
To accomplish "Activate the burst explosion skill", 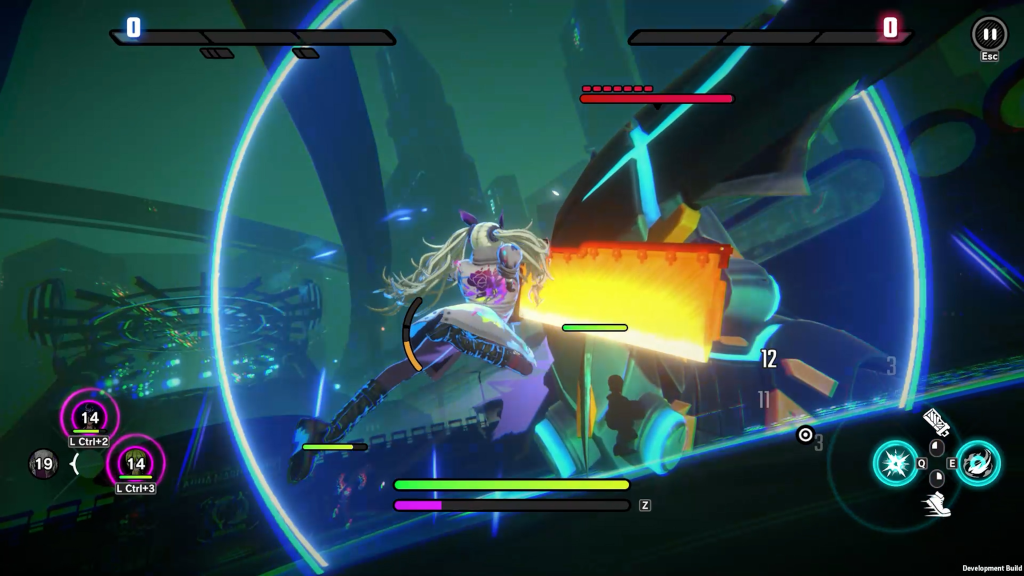I will click(895, 463).
